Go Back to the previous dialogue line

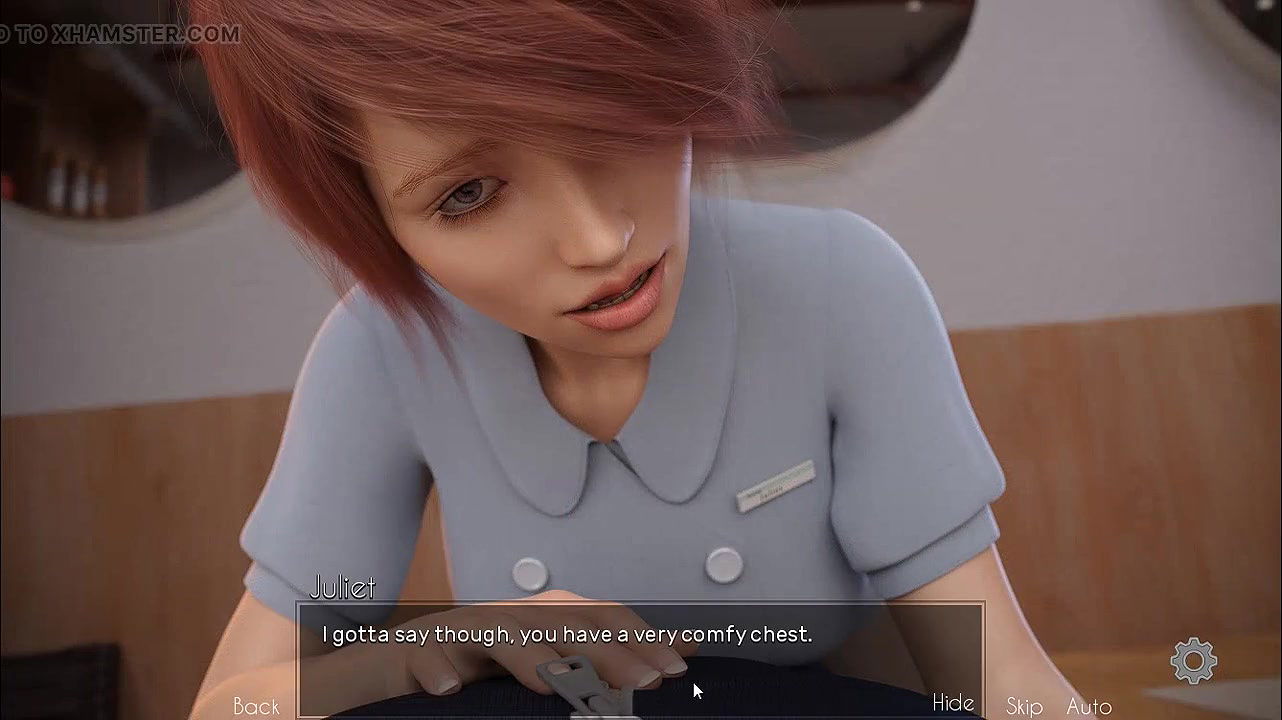tap(256, 706)
